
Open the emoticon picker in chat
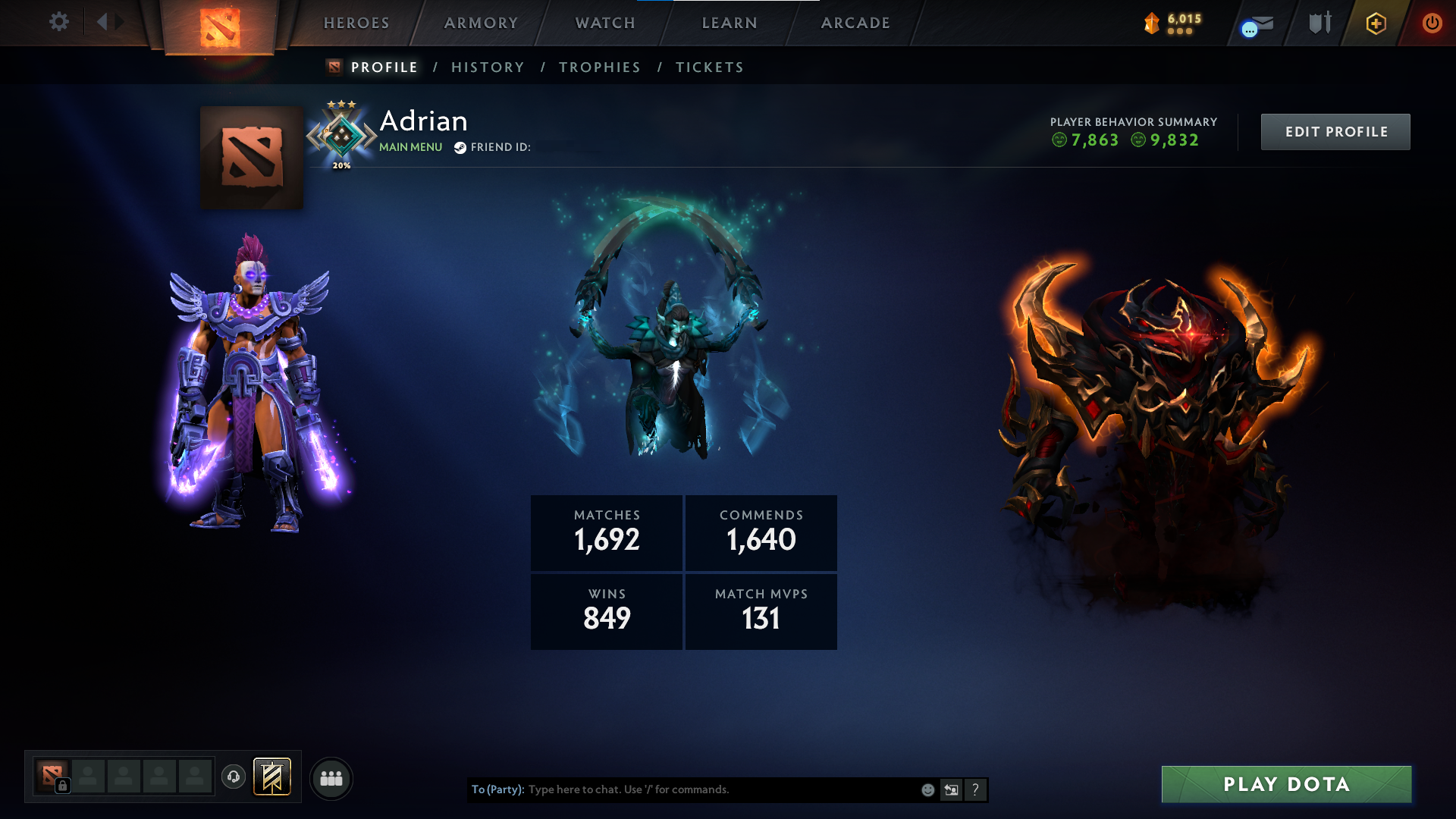click(927, 789)
